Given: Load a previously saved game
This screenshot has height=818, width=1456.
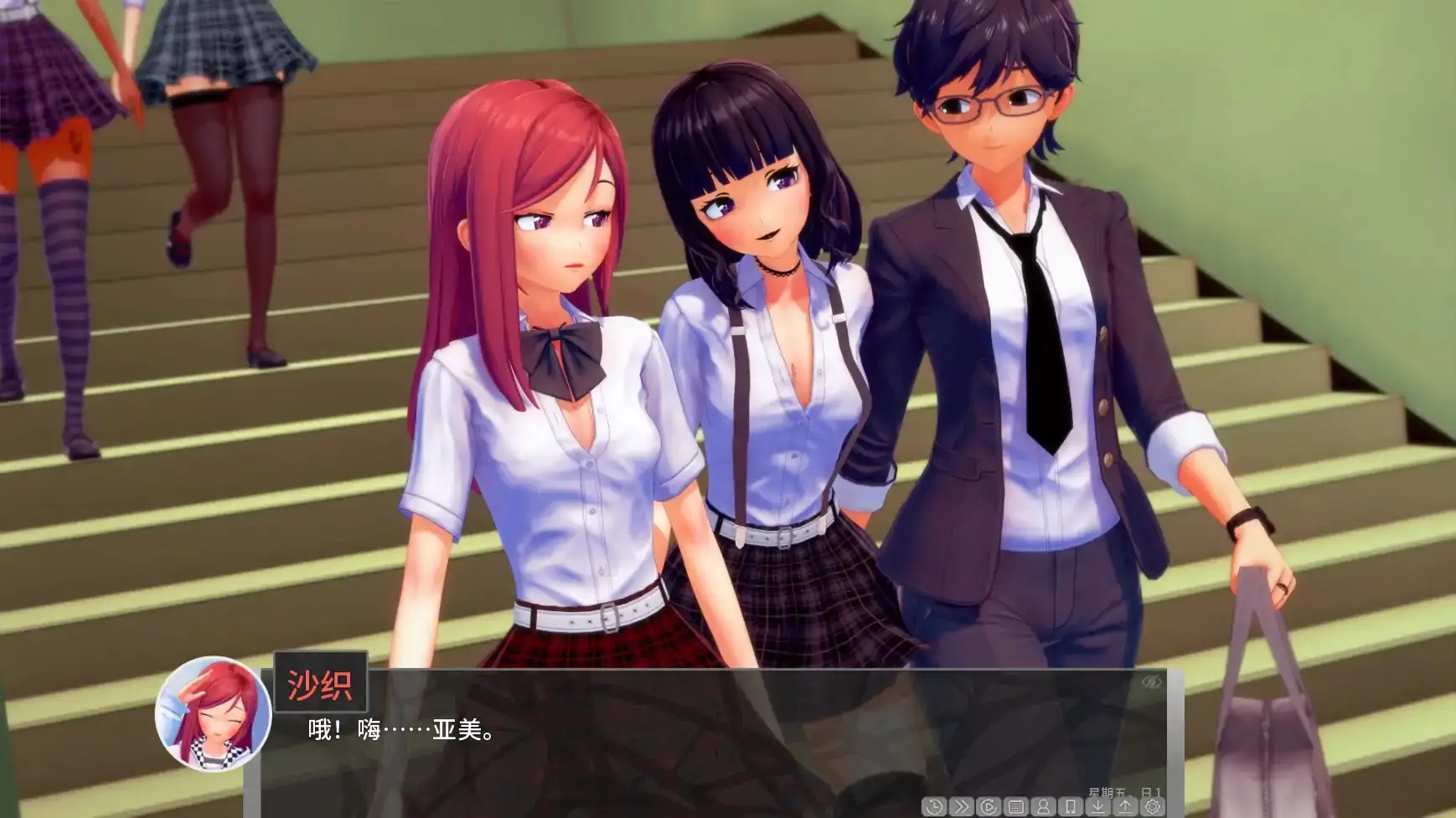Looking at the screenshot, I should 1125,806.
